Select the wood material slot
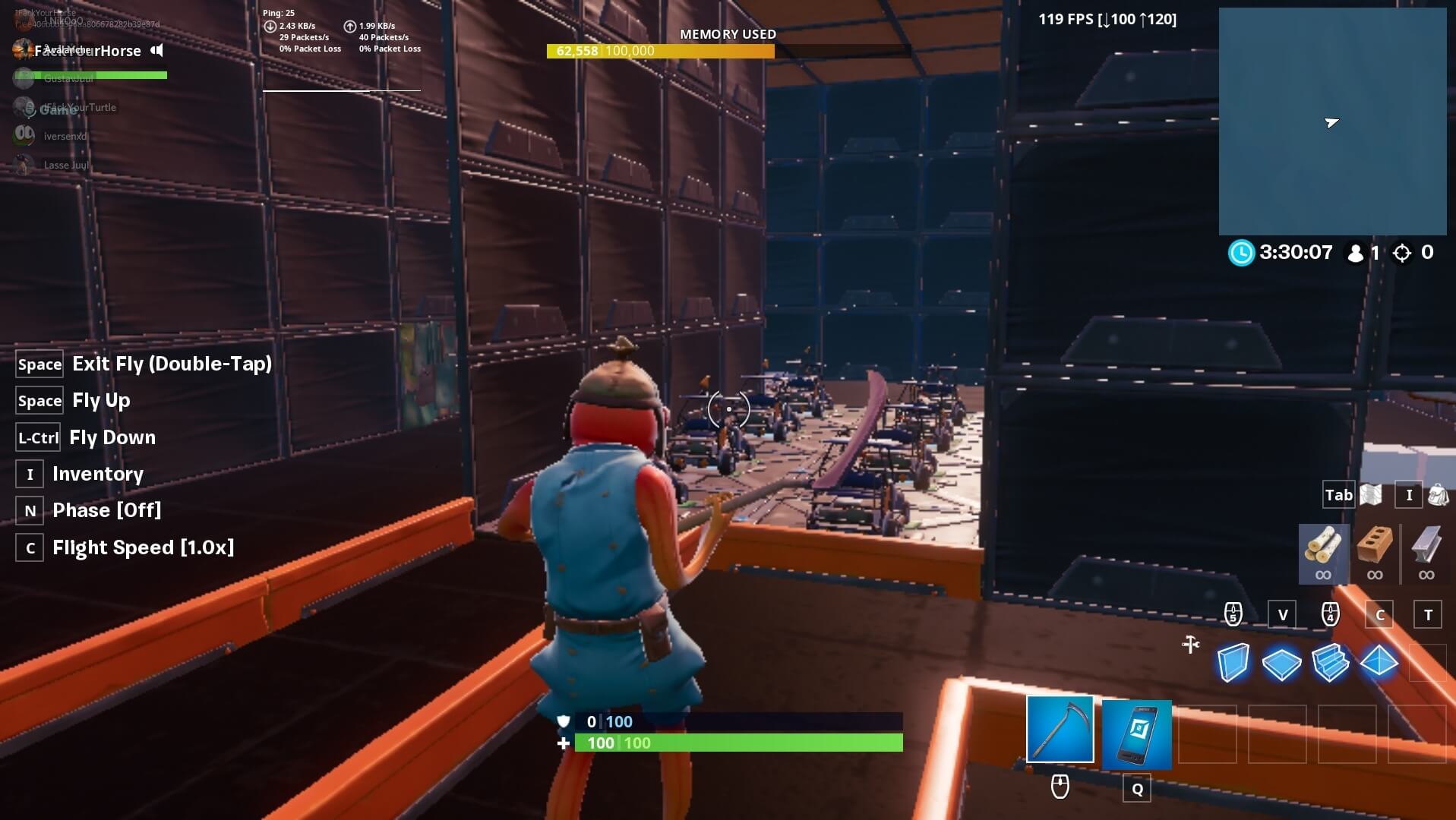1456x820 pixels. pyautogui.click(x=1323, y=553)
